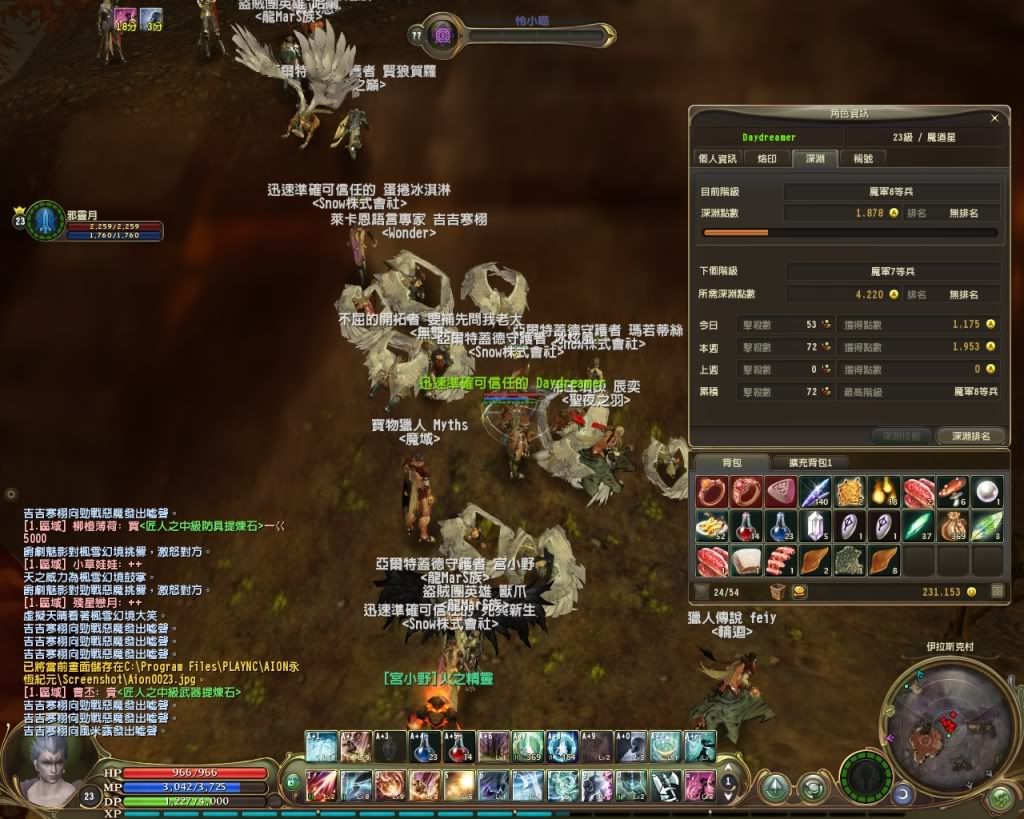Pick the blue mana potion in inventory
Image resolution: width=1024 pixels, height=819 pixels.
tap(780, 526)
